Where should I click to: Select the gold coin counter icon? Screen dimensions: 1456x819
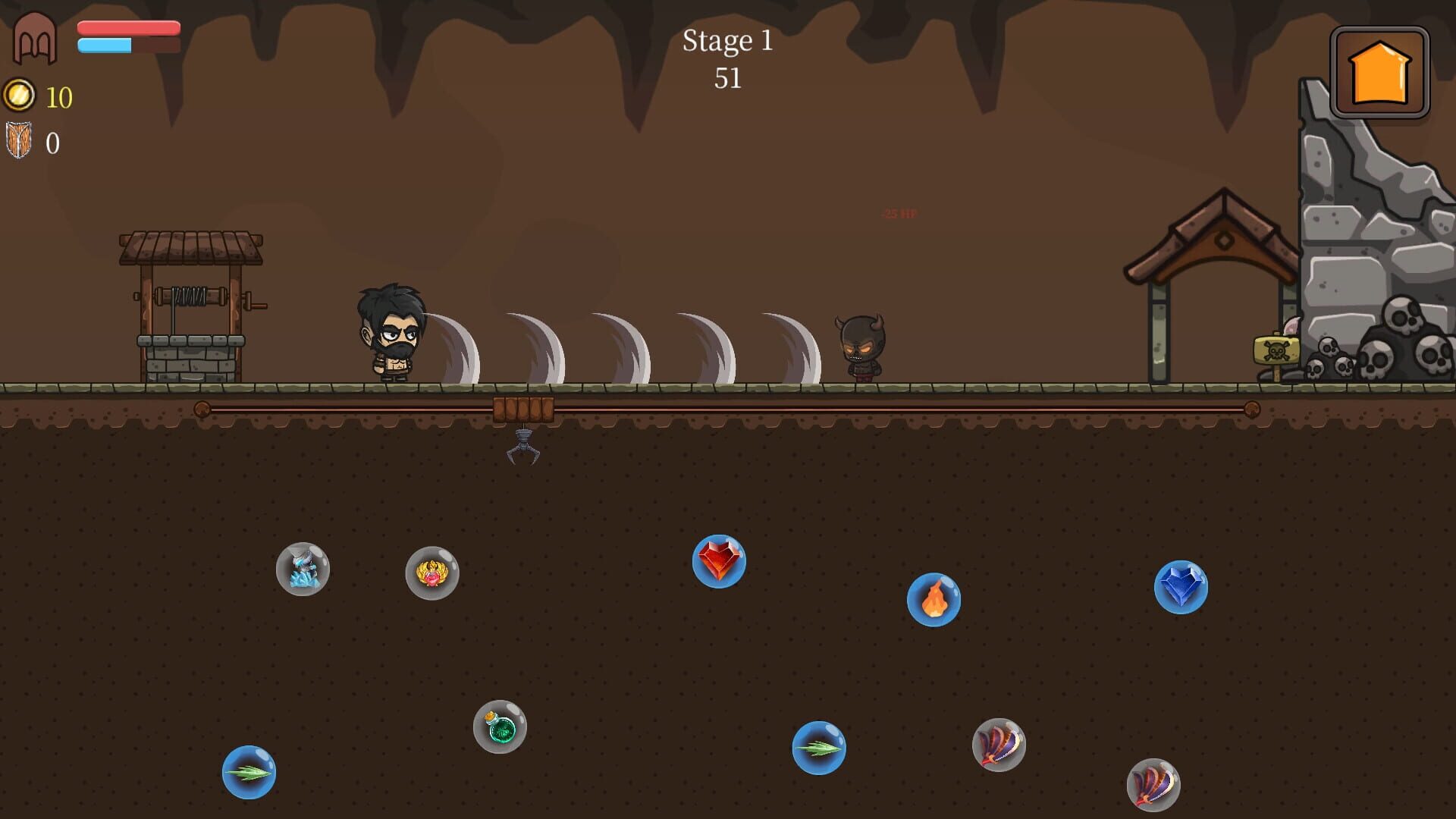pos(20,96)
